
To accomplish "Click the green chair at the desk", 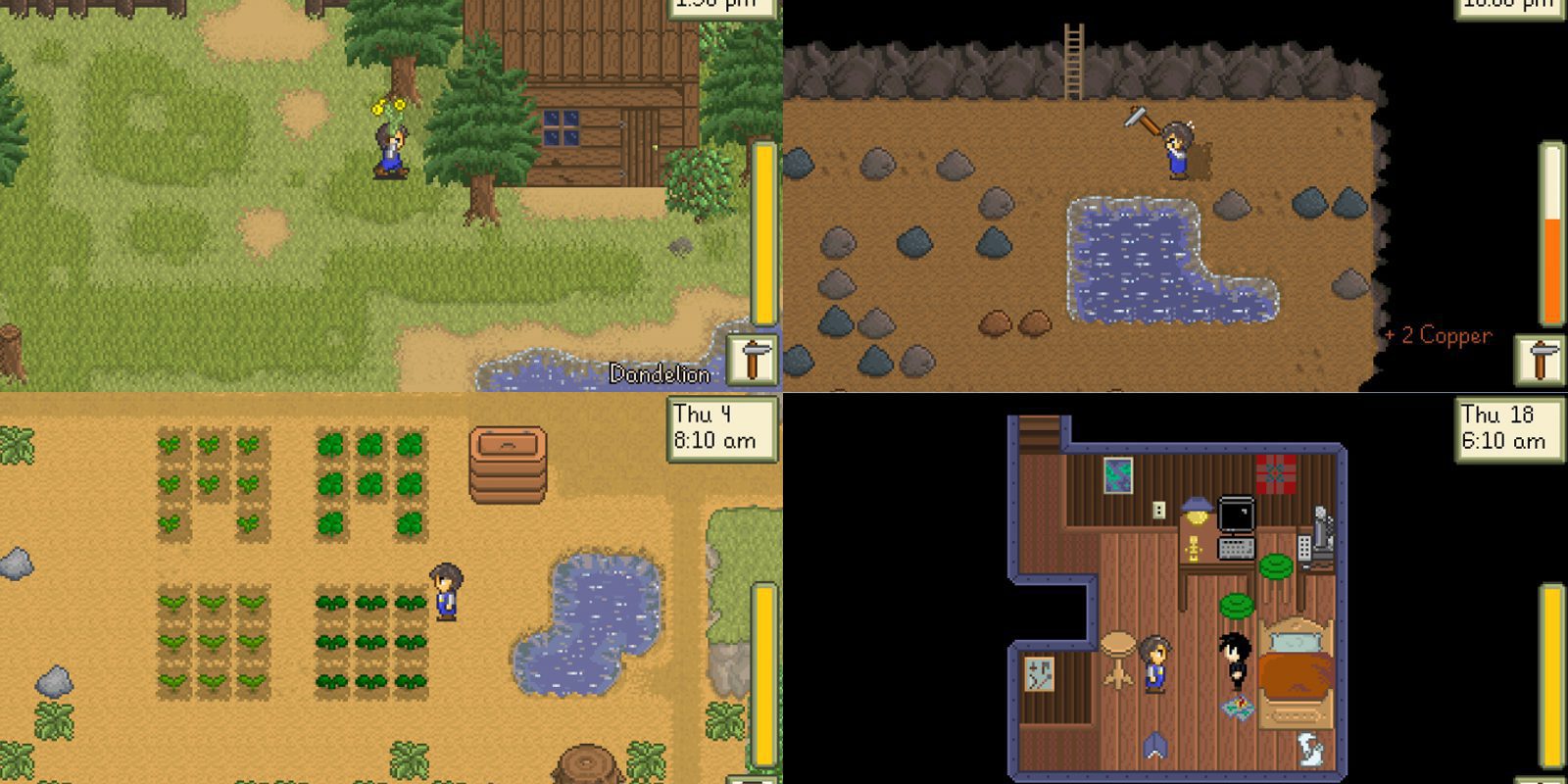I will pos(1275,565).
